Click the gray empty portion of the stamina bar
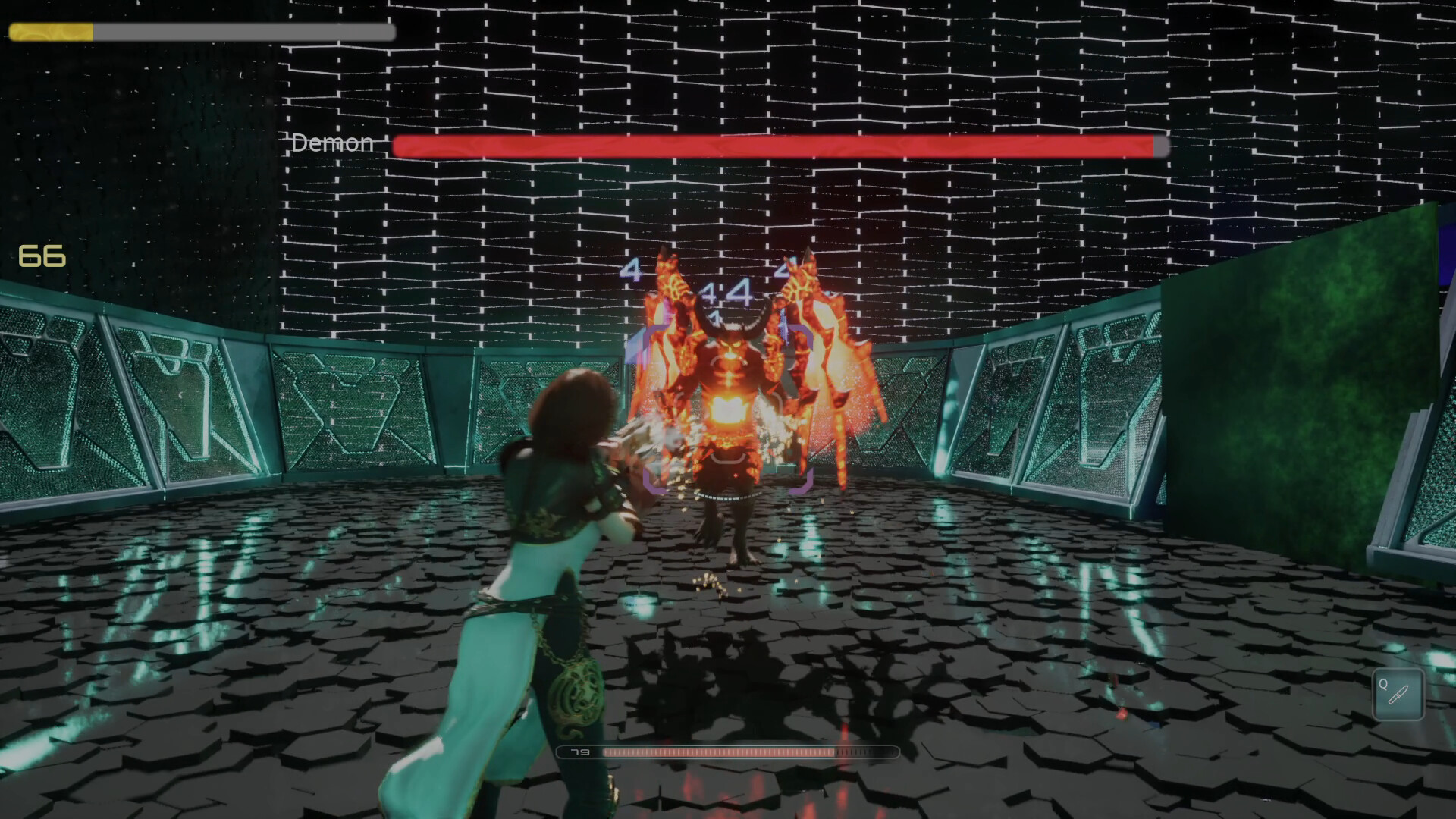 243,33
